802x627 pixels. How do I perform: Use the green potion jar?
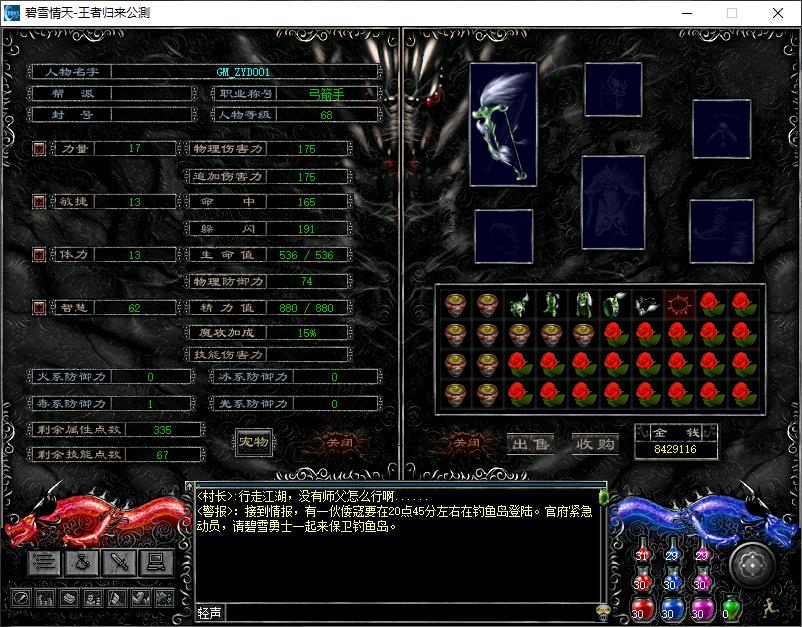(732, 606)
